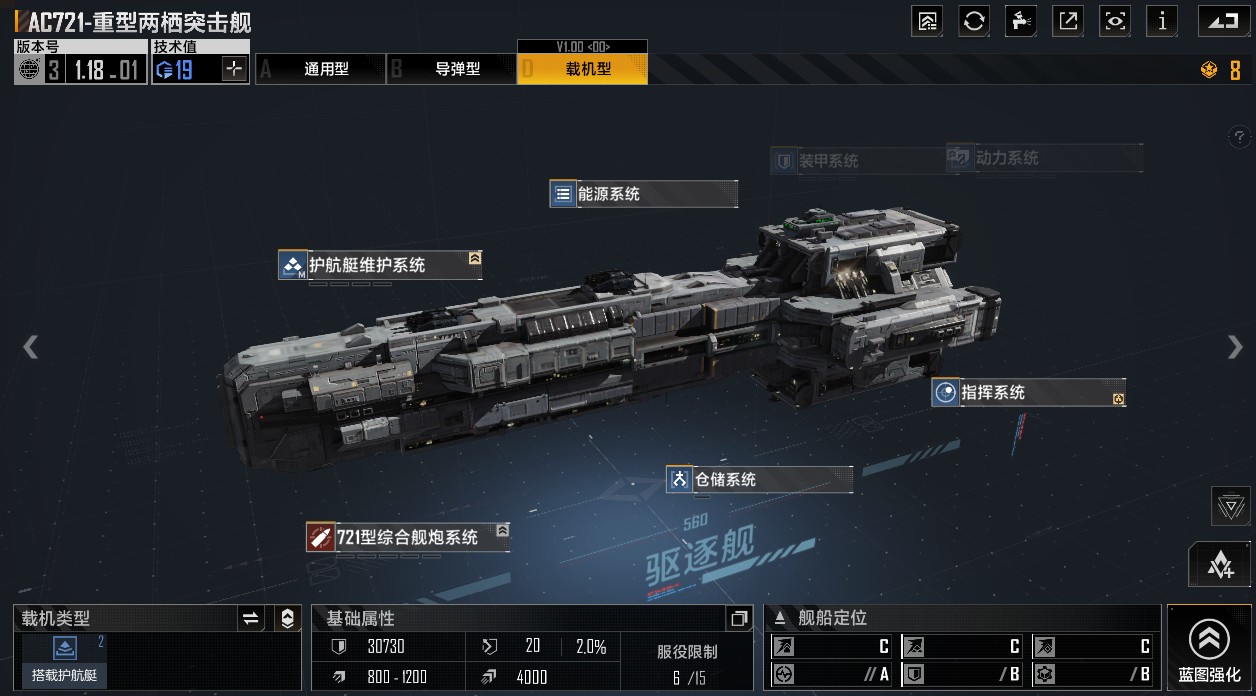This screenshot has width=1256, height=696.
Task: Open the question mark help icon
Action: point(1239,137)
